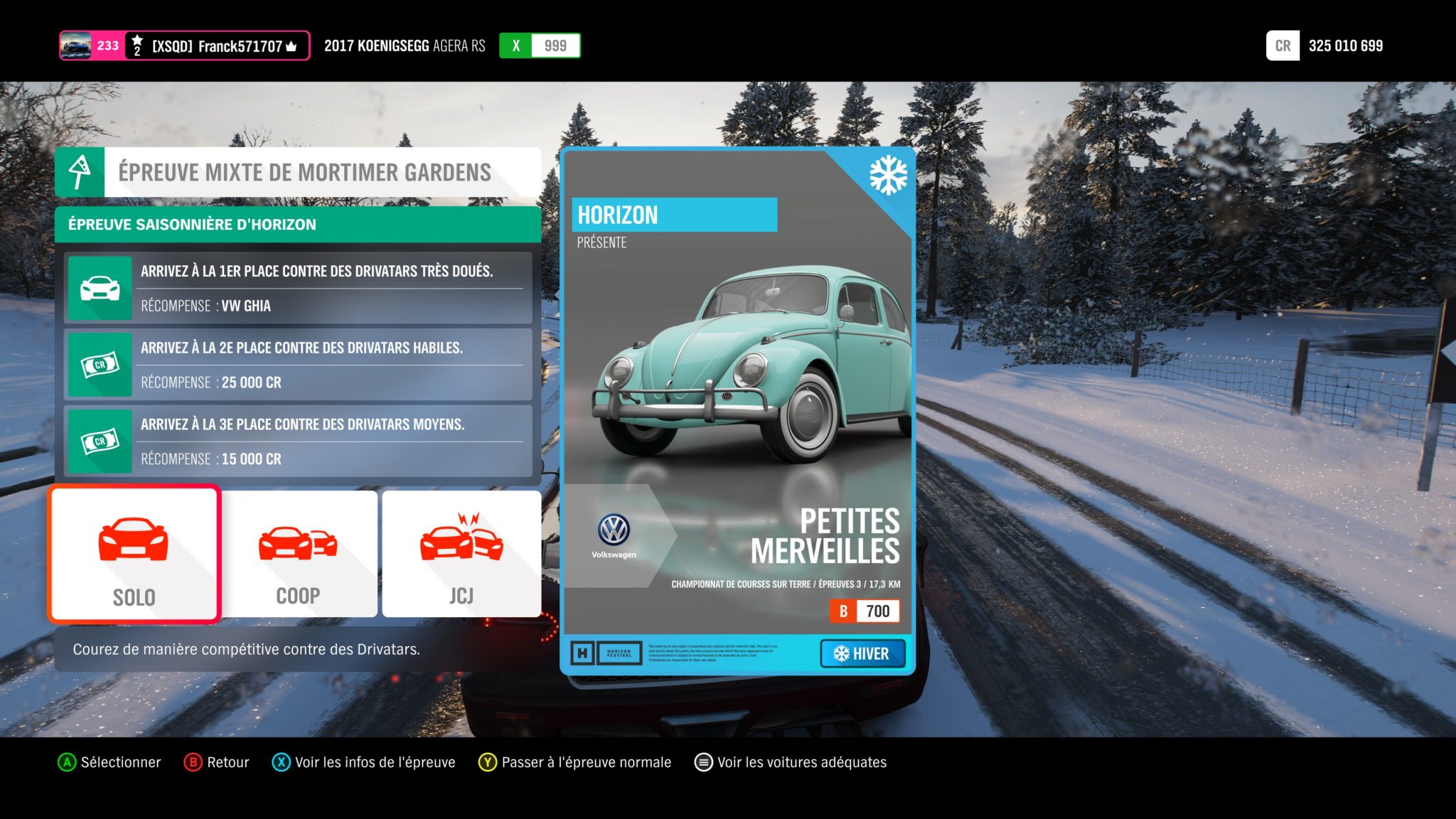Select the SOLO race mode tile
This screenshot has width=1456, height=819.
(134, 555)
